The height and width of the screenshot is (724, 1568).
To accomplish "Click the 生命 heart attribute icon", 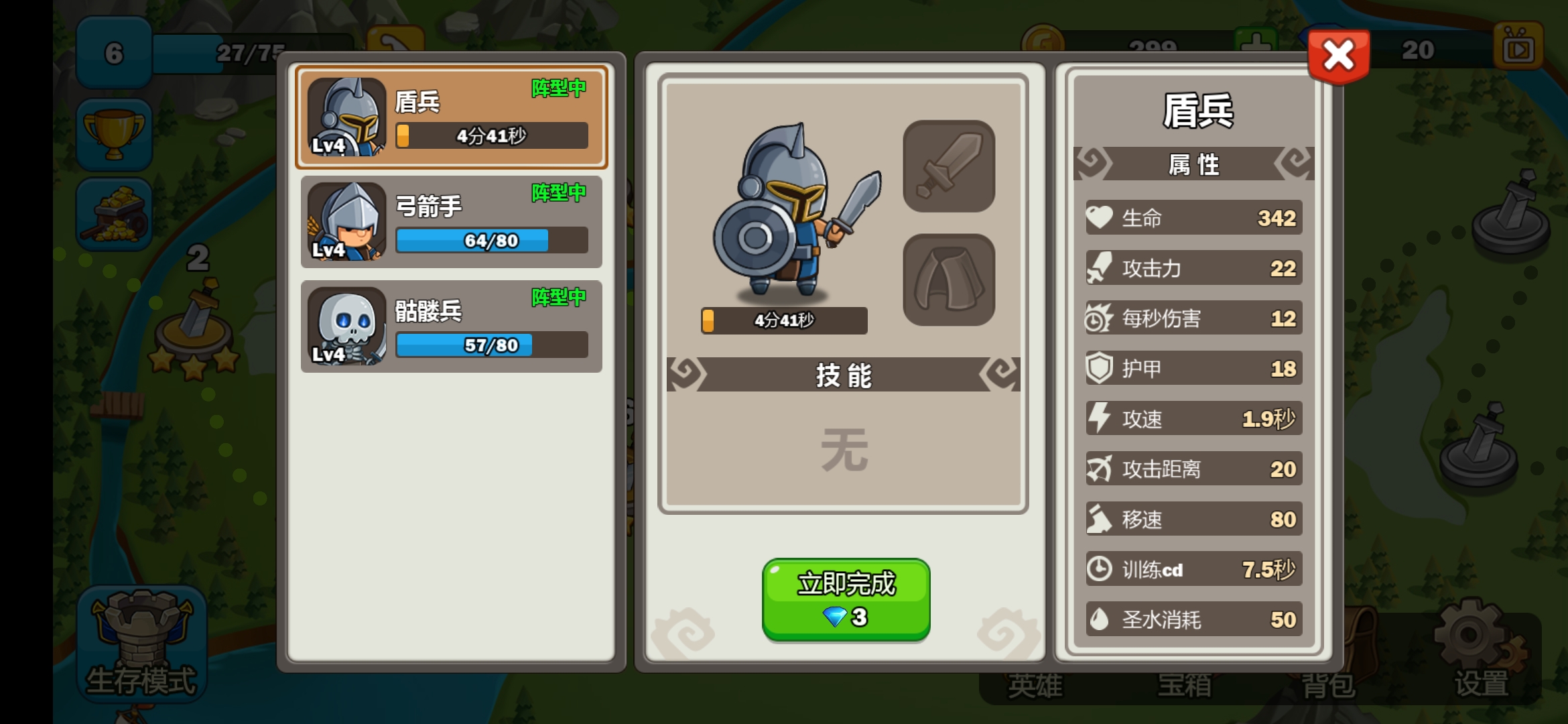I will [x=1098, y=219].
